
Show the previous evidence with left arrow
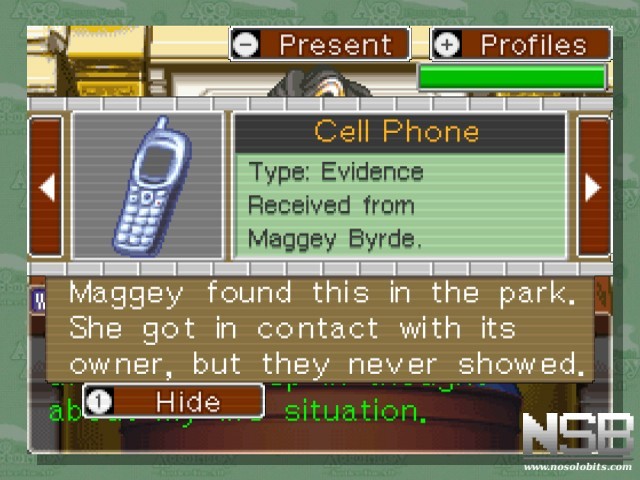(x=46, y=186)
